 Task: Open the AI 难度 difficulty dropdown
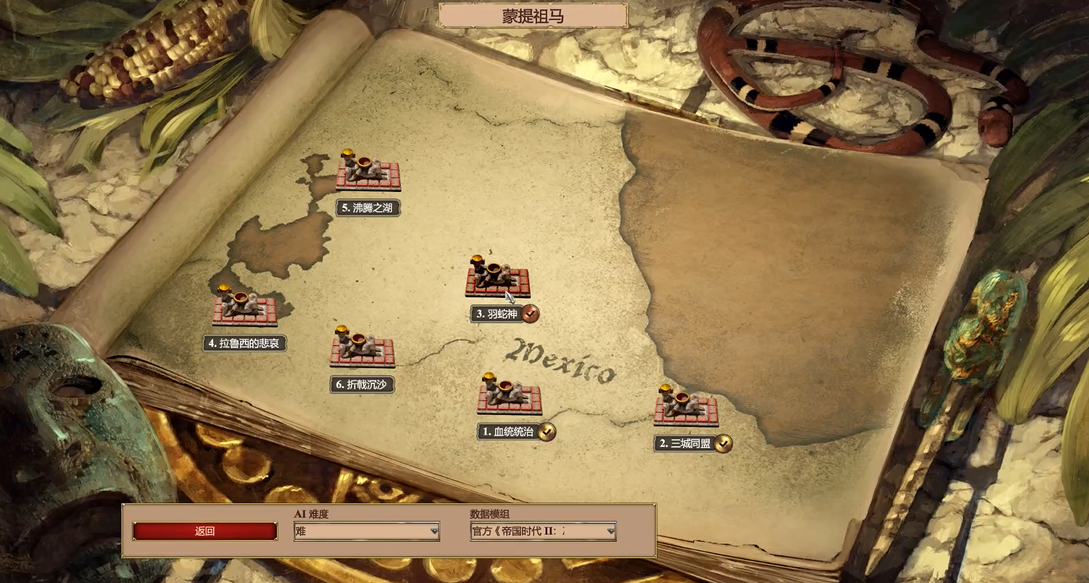(366, 531)
